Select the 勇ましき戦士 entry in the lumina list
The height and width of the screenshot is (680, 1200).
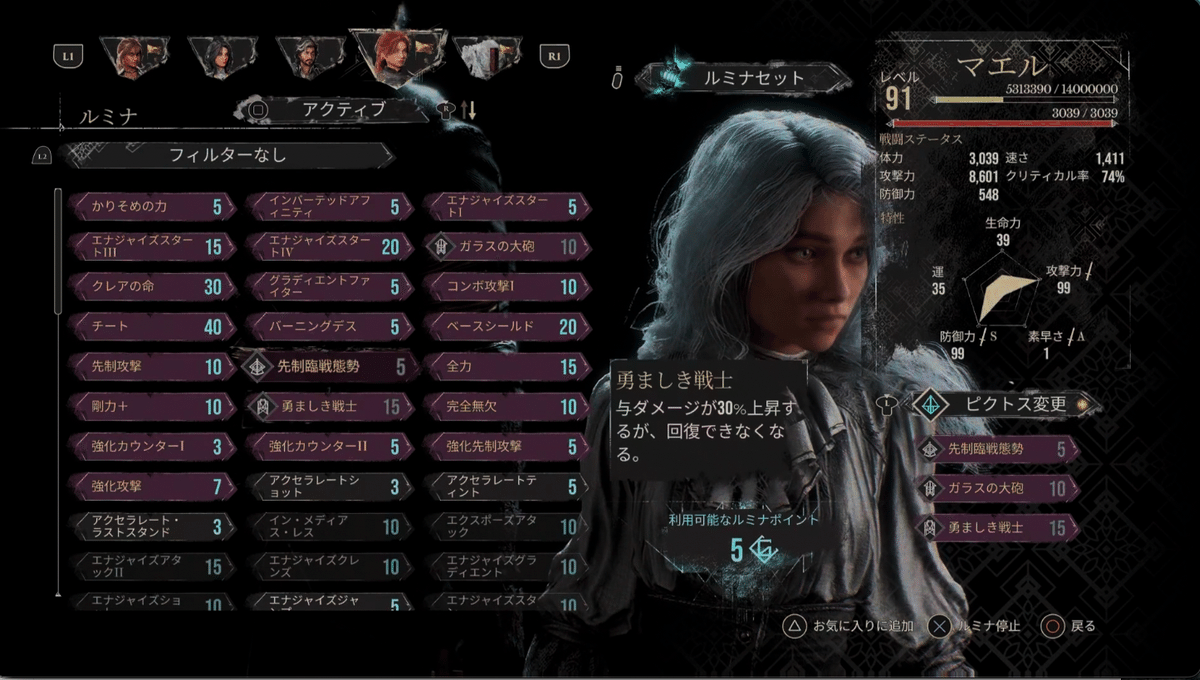click(325, 406)
